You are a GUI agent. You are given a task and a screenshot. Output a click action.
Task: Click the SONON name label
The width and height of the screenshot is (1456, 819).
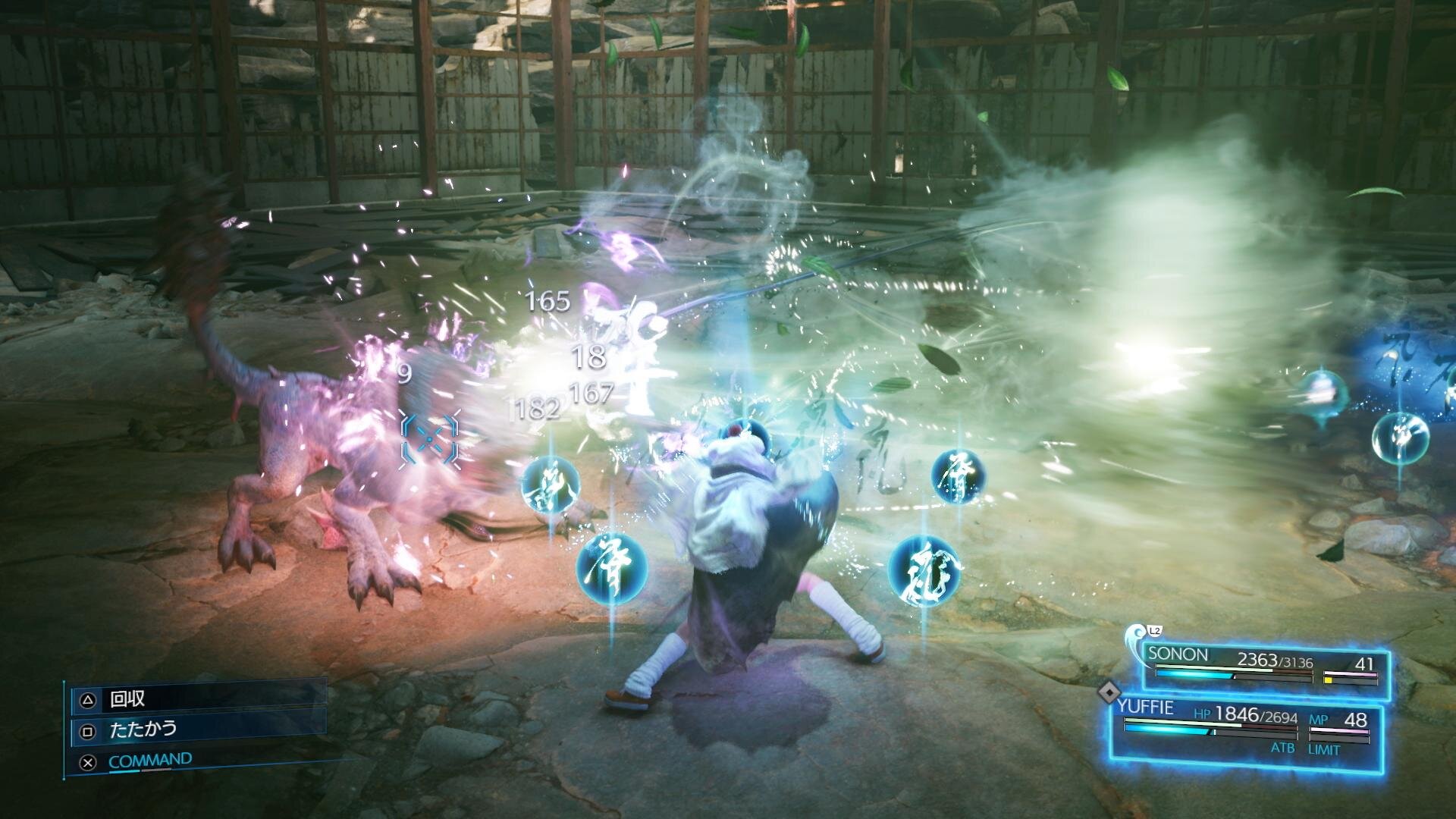coord(1178,654)
